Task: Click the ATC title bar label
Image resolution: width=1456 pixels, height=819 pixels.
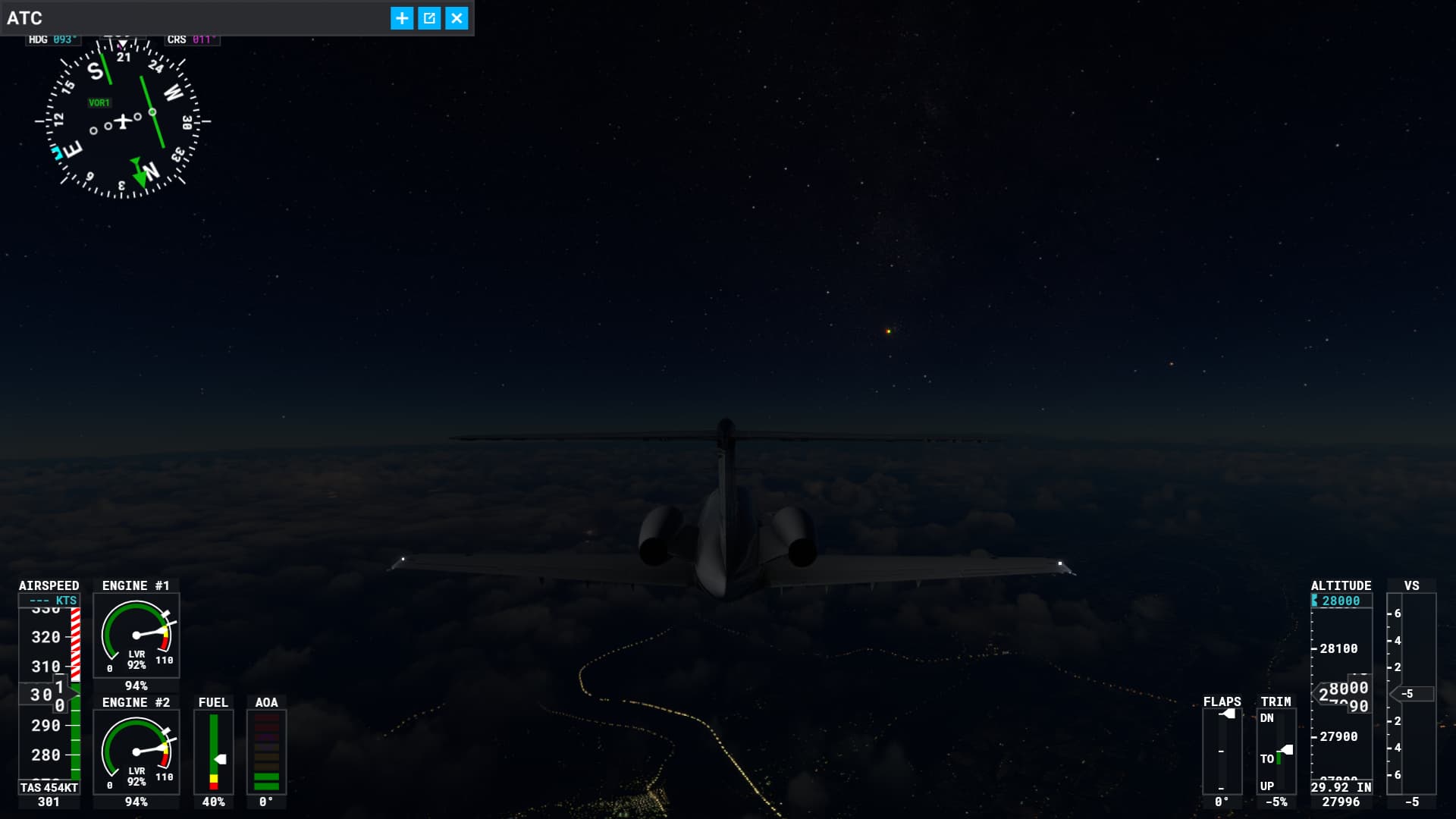Action: point(26,17)
